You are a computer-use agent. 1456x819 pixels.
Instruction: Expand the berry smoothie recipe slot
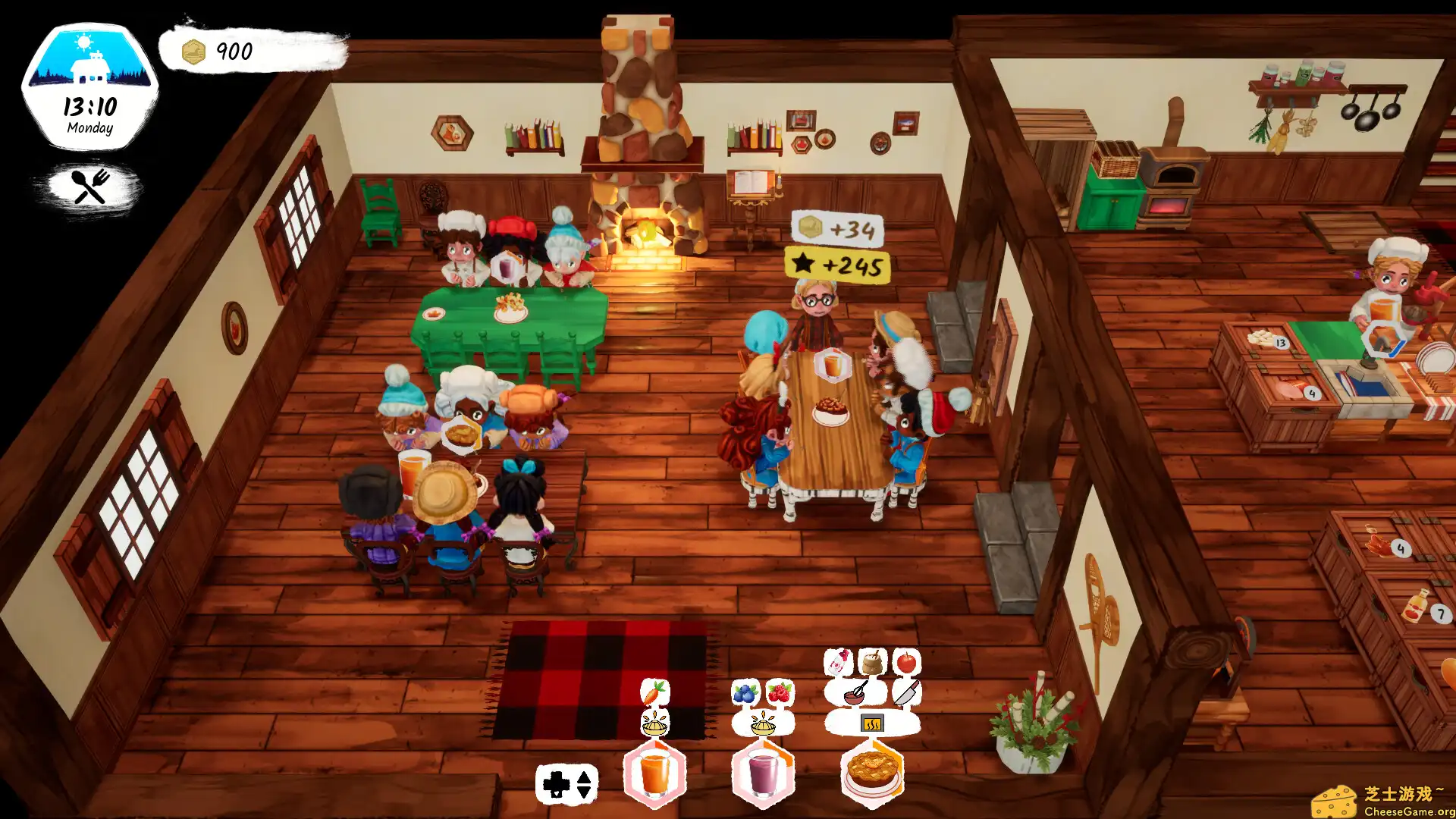click(762, 775)
